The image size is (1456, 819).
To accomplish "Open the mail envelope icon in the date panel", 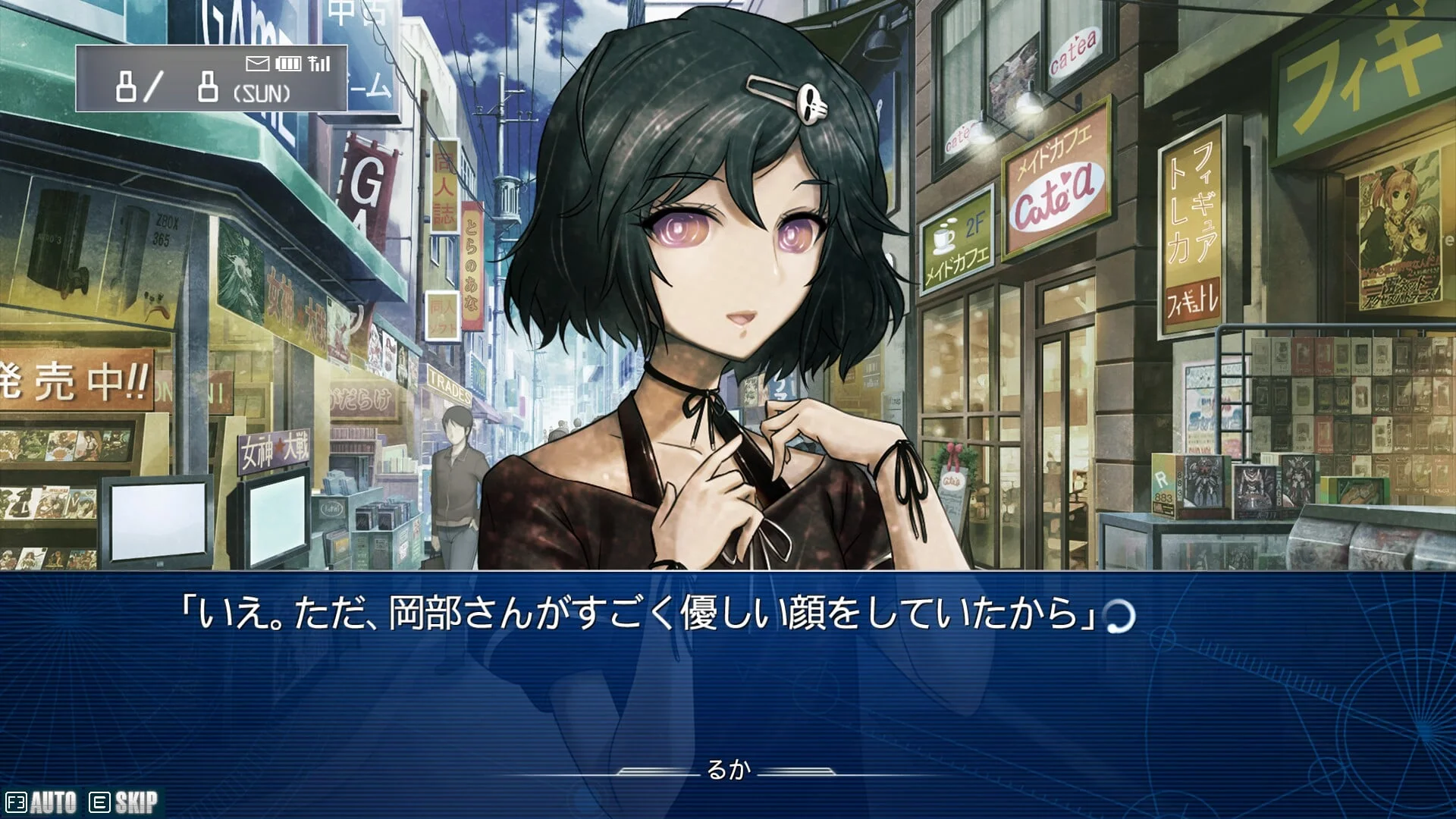I will [x=257, y=64].
